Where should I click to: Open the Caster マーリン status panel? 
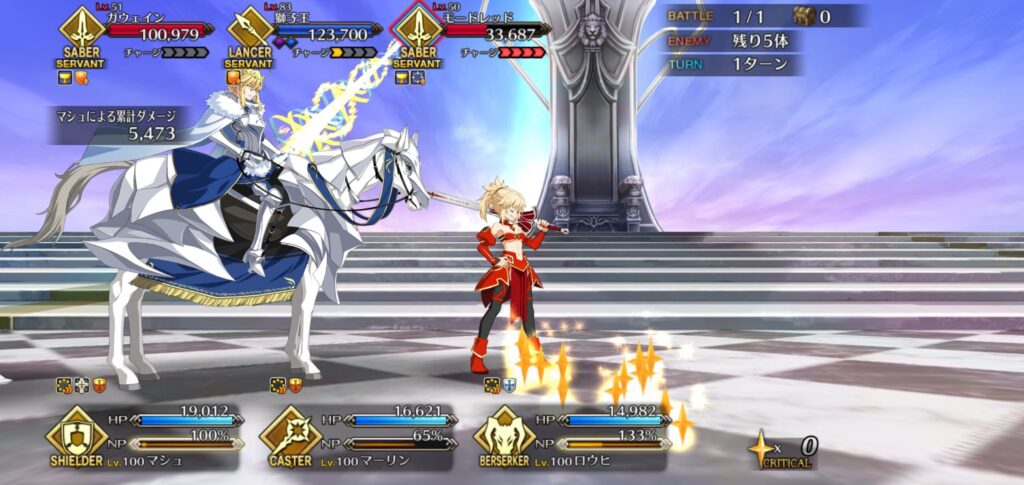[x=357, y=437]
